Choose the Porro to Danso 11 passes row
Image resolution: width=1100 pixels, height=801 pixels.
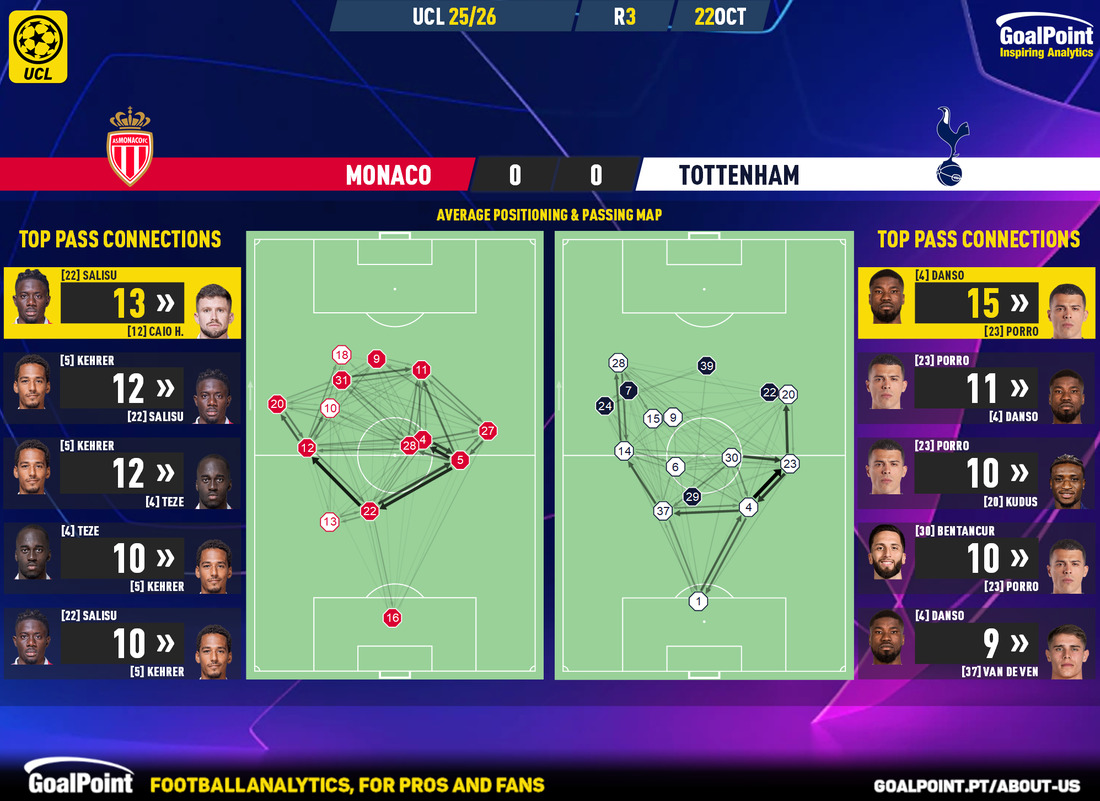[977, 388]
